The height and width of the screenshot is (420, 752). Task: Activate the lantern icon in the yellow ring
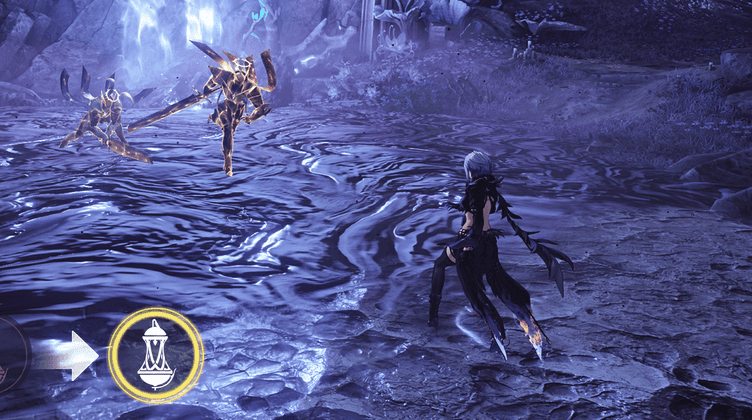pos(155,355)
